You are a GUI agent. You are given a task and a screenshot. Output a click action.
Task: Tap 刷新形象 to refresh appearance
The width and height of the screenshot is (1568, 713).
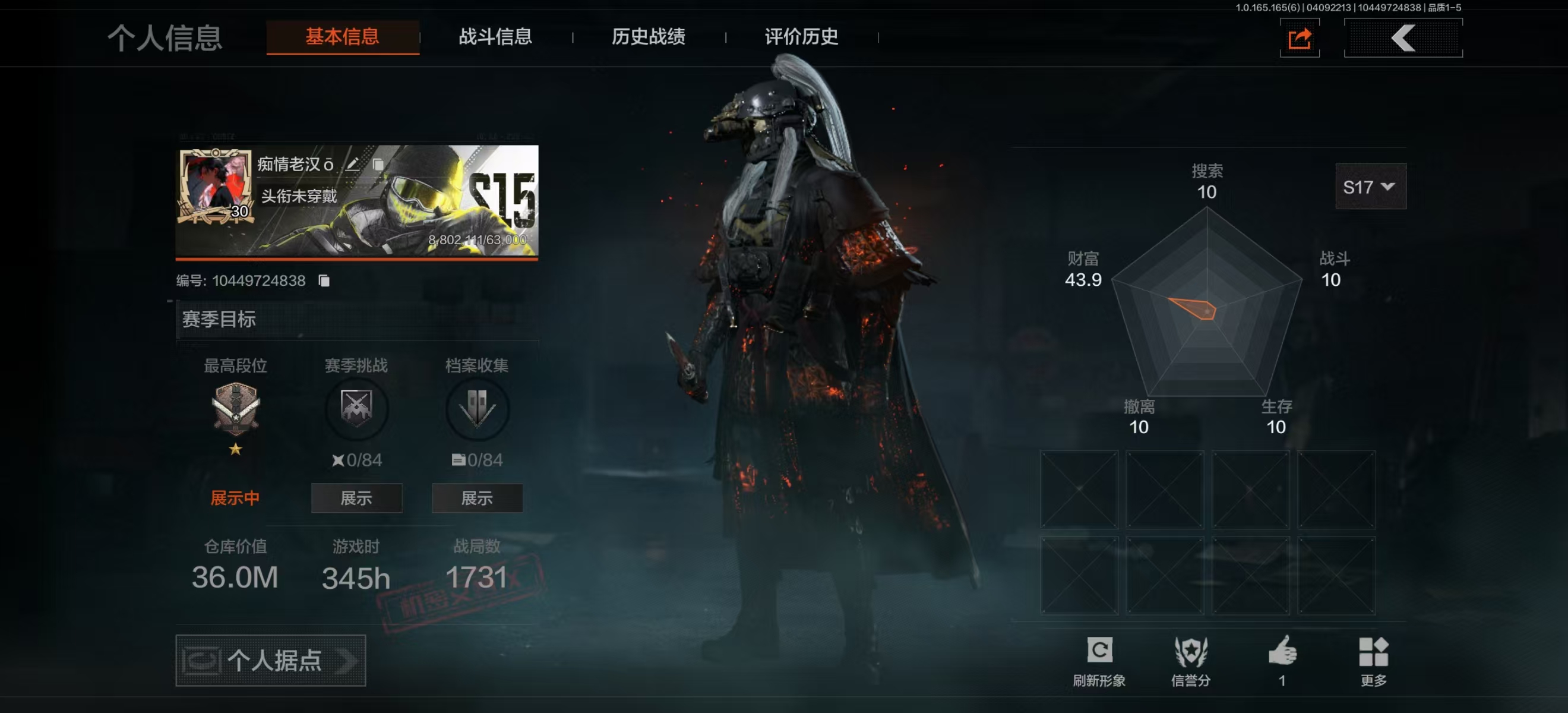(x=1099, y=660)
